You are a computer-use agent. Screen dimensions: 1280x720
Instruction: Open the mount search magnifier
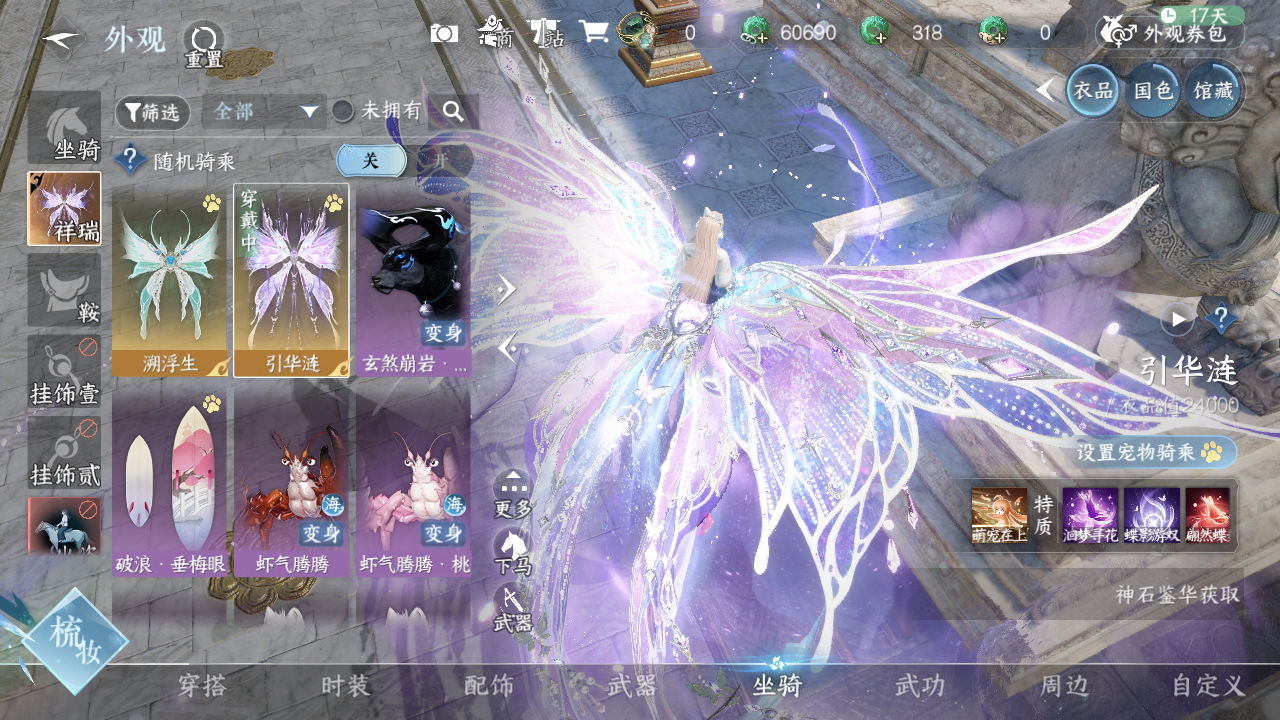453,112
